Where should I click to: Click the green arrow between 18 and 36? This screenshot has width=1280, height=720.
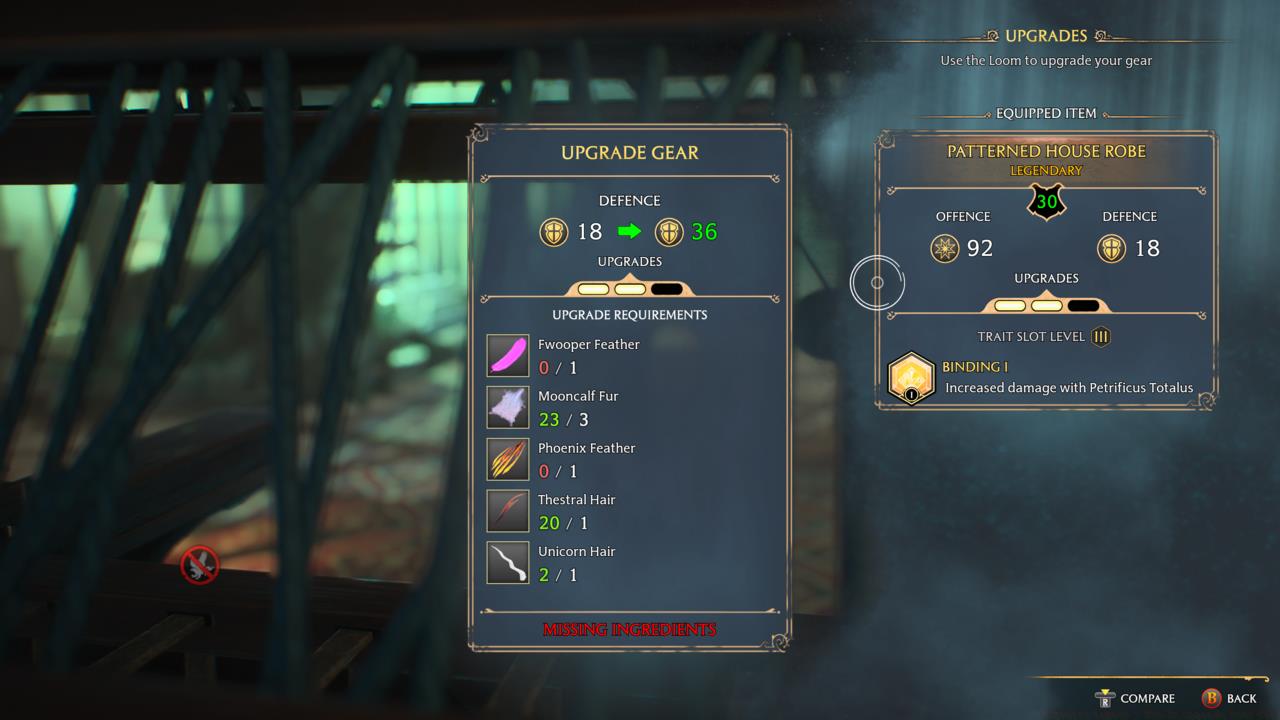pyautogui.click(x=629, y=231)
